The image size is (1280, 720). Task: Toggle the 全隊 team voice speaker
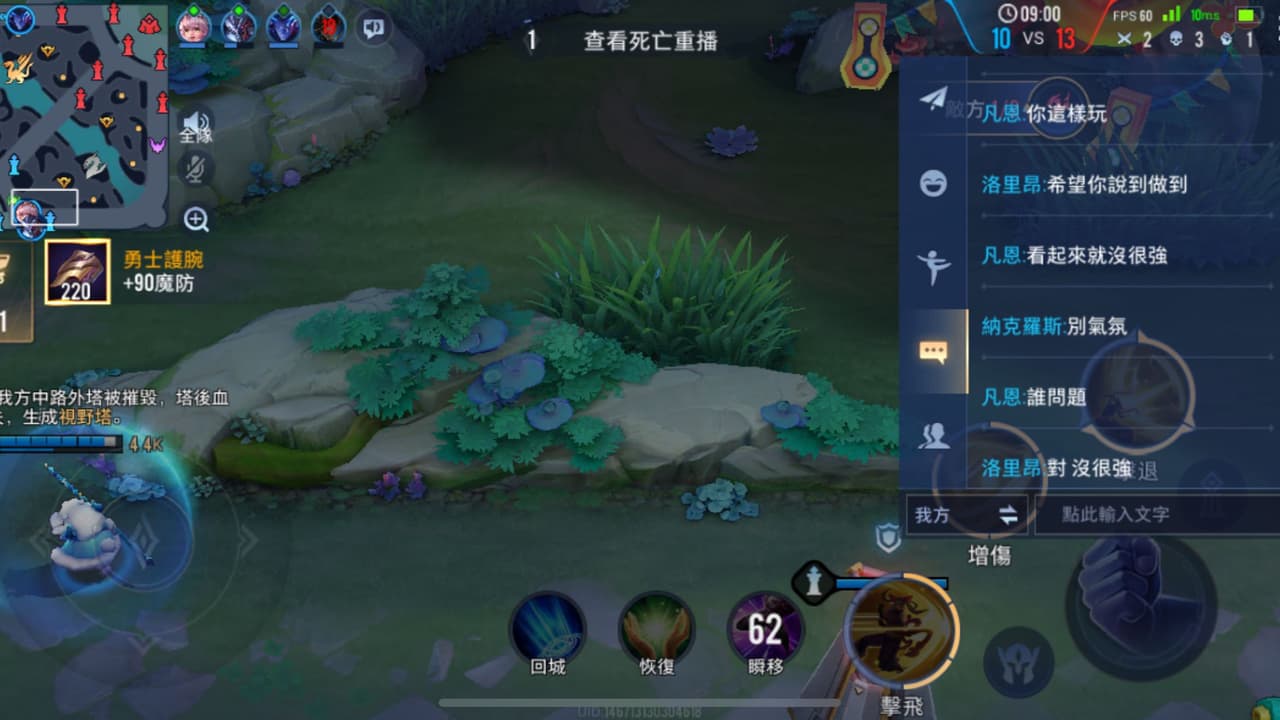pyautogui.click(x=196, y=125)
